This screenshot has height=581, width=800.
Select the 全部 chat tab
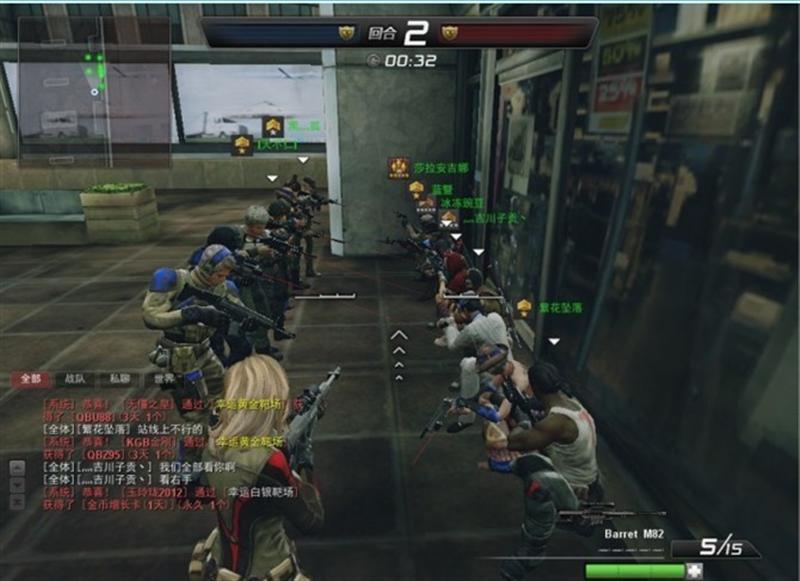click(x=30, y=379)
